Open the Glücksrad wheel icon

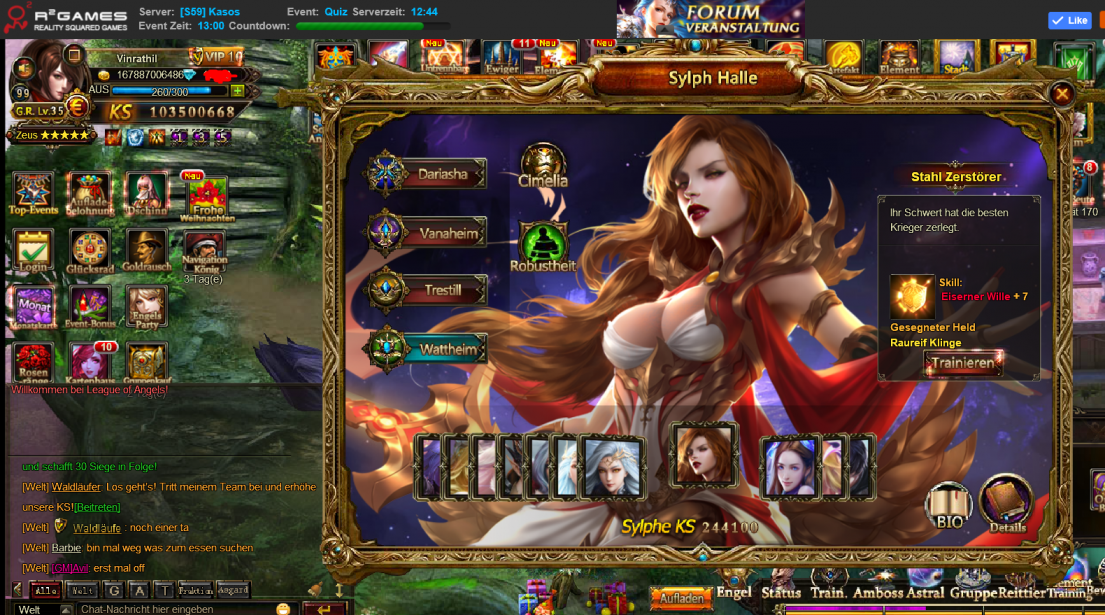click(90, 252)
